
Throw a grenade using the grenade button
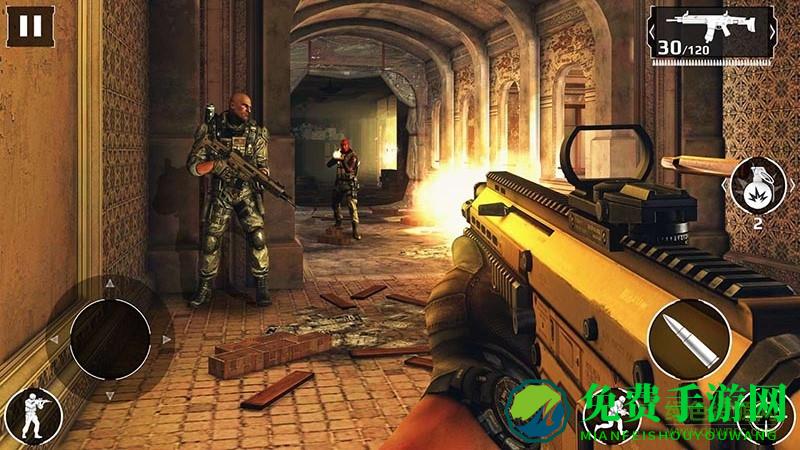[757, 188]
